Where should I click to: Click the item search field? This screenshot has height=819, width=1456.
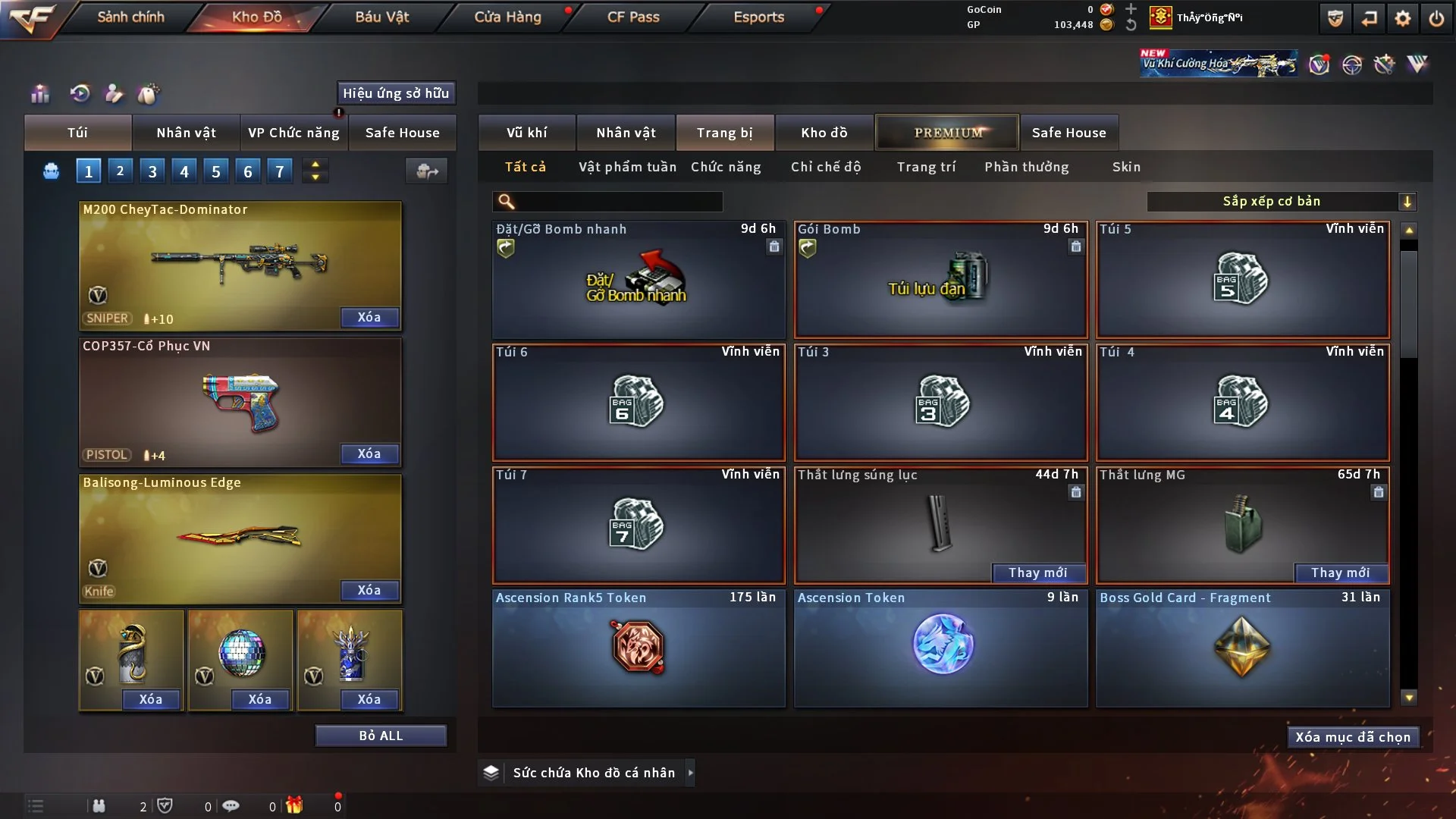(618, 201)
